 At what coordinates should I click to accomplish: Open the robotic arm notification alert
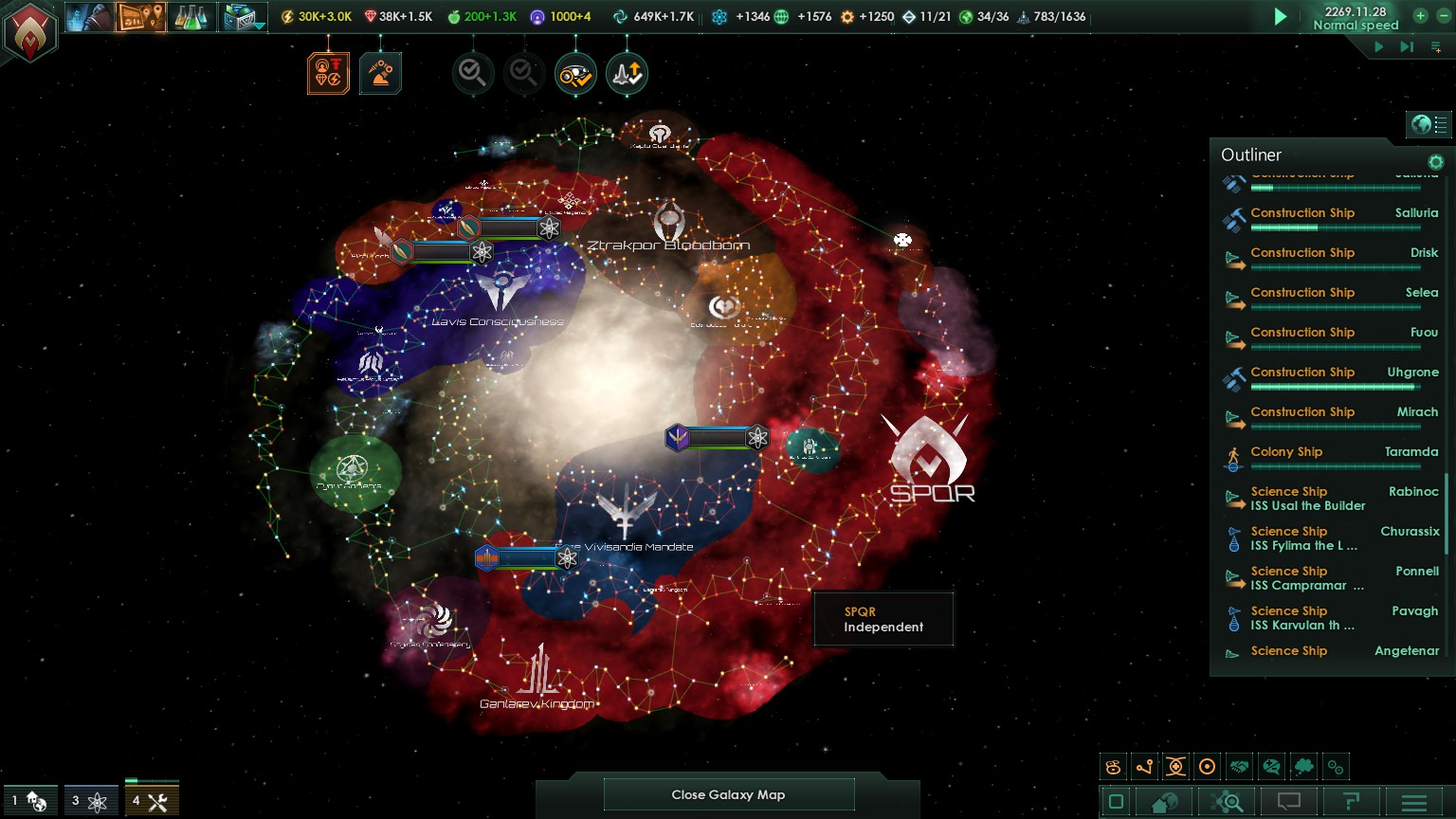pos(380,74)
